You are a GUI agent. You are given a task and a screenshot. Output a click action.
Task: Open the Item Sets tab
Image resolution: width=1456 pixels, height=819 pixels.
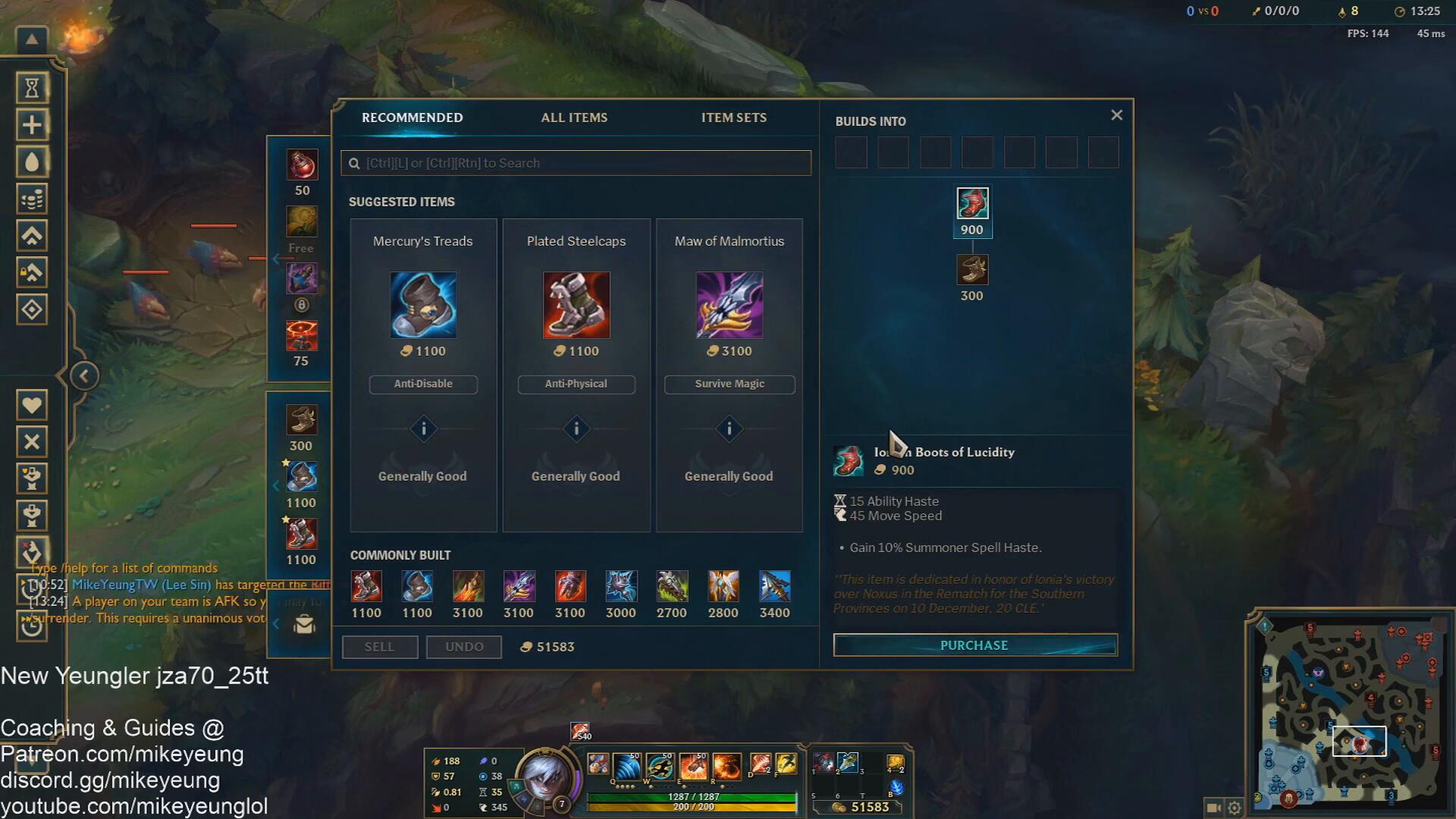coord(733,118)
